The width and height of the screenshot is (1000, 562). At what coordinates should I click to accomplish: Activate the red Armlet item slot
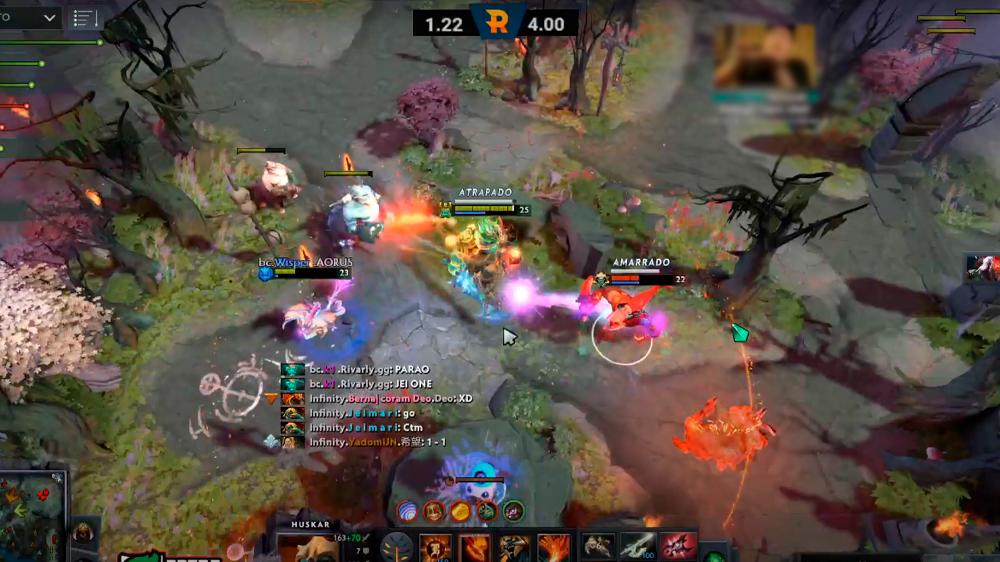click(677, 546)
